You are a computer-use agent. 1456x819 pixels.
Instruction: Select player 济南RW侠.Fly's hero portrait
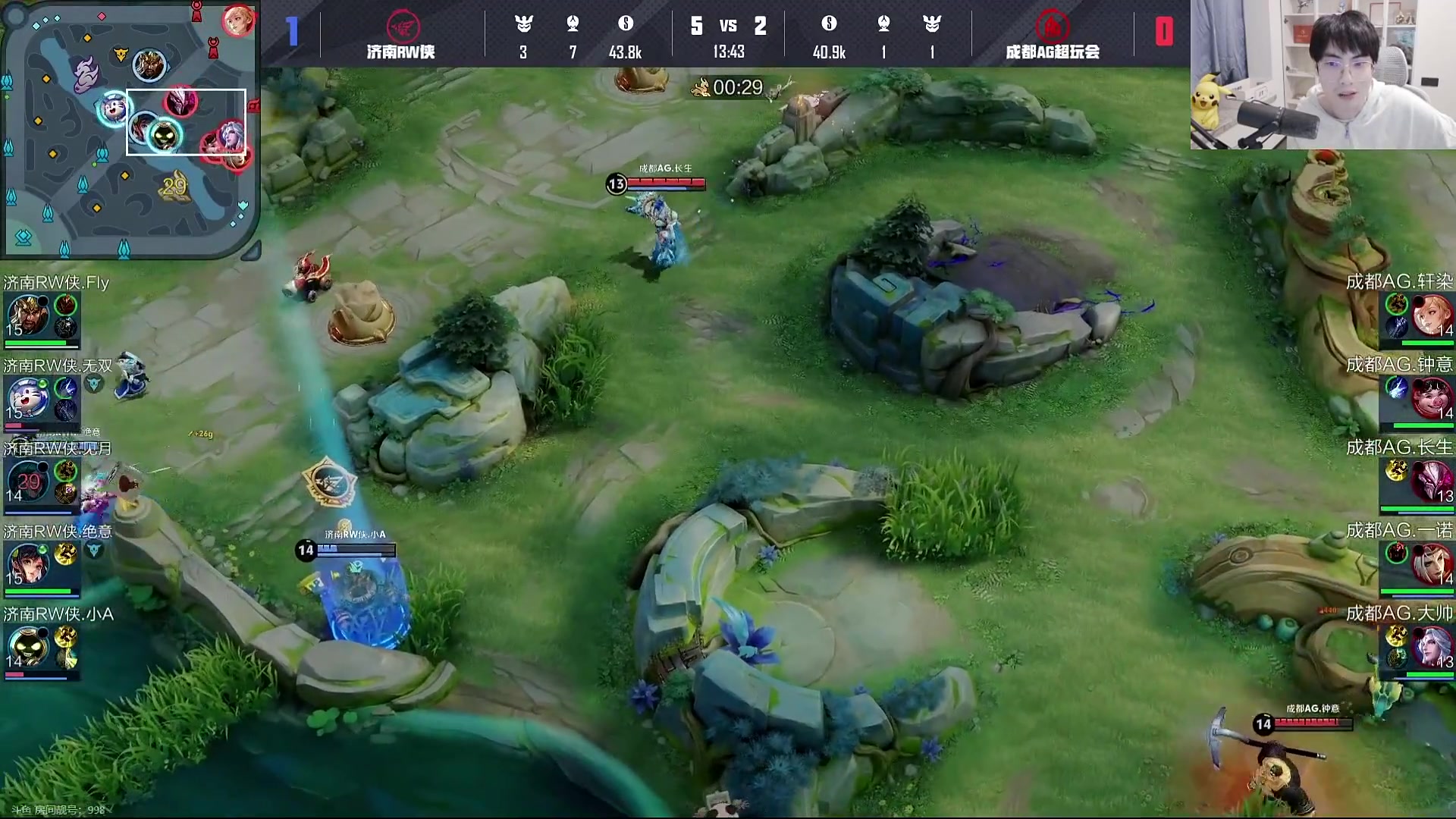27,315
